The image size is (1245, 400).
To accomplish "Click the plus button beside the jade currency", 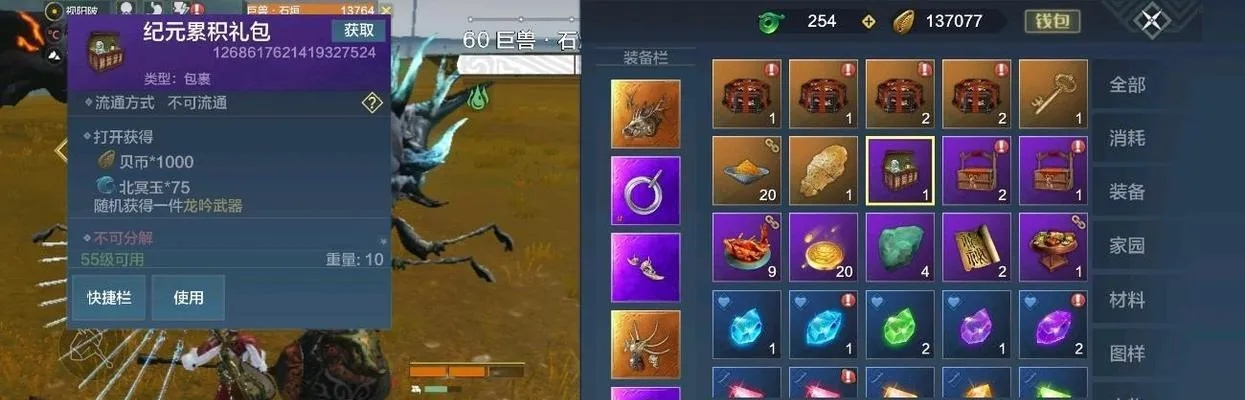I will tap(868, 20).
